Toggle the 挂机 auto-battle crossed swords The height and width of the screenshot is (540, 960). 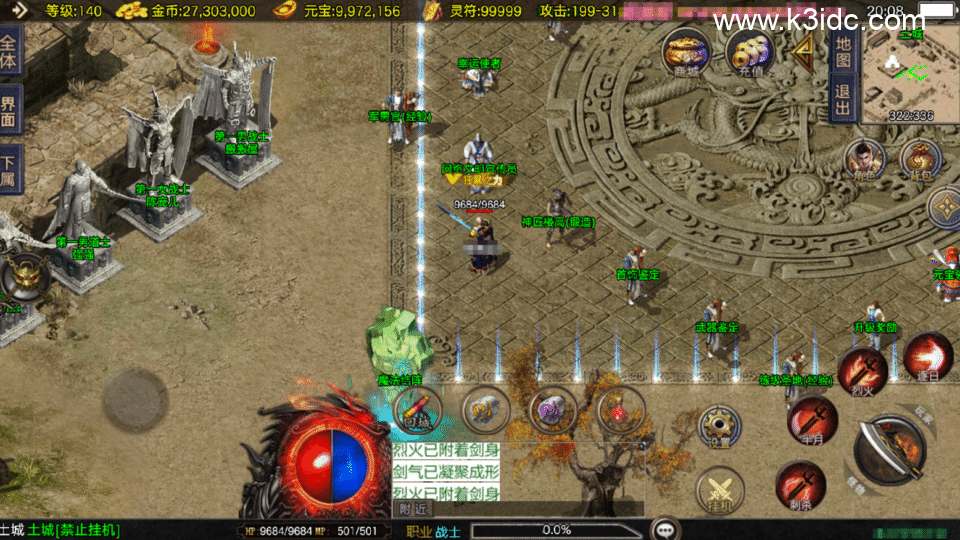pyautogui.click(x=720, y=490)
